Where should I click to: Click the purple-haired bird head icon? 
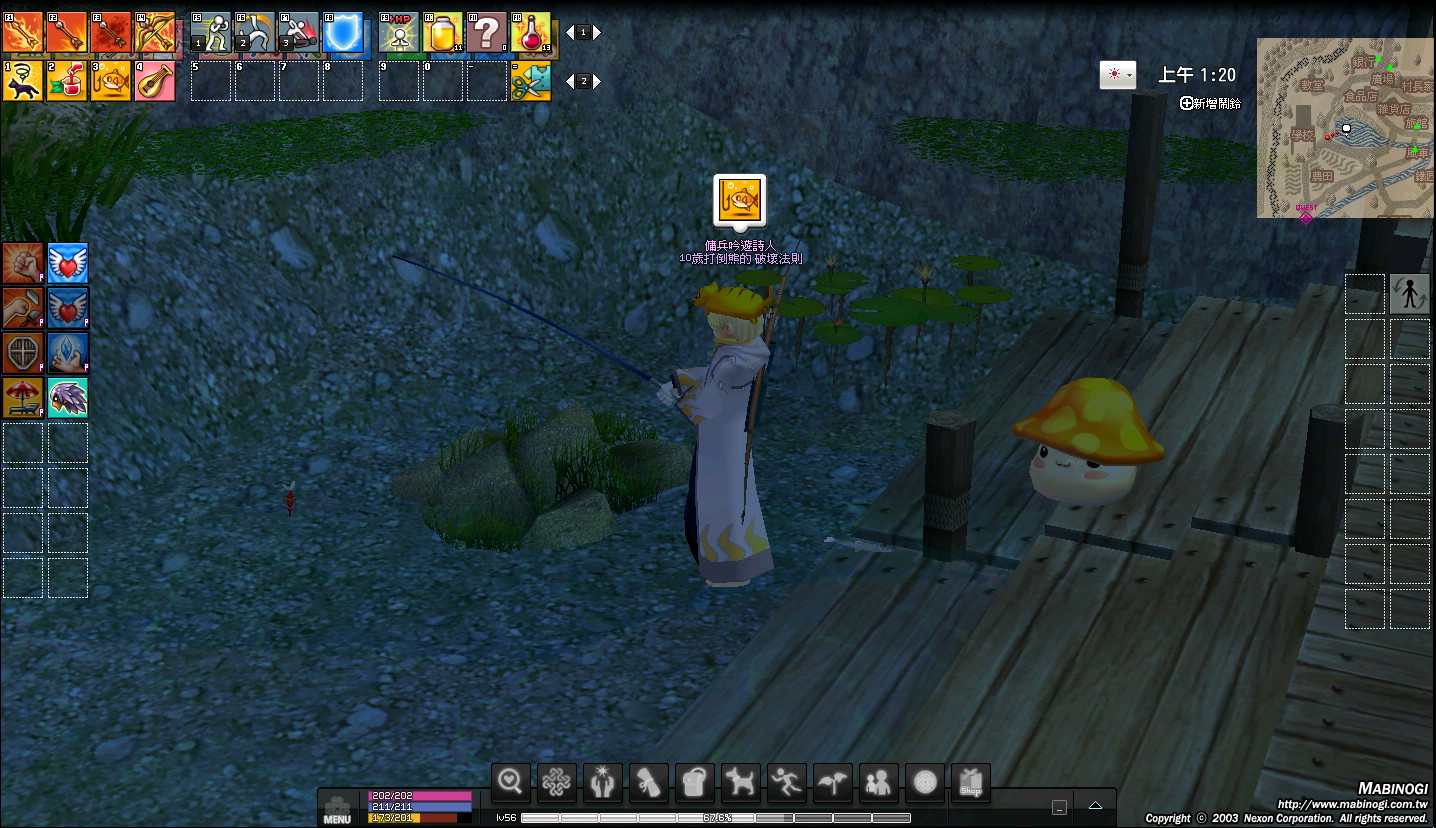point(68,397)
